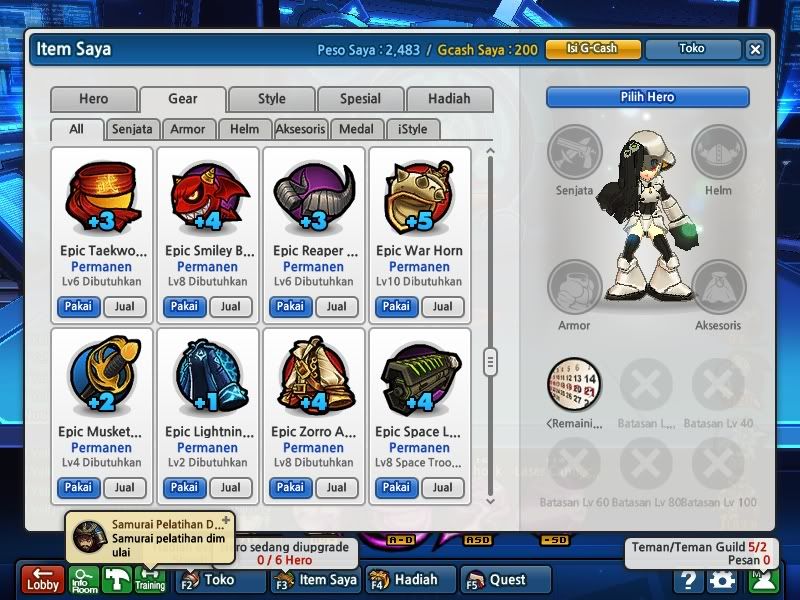Choose the Helm filter
800x600 pixels.
(244, 129)
